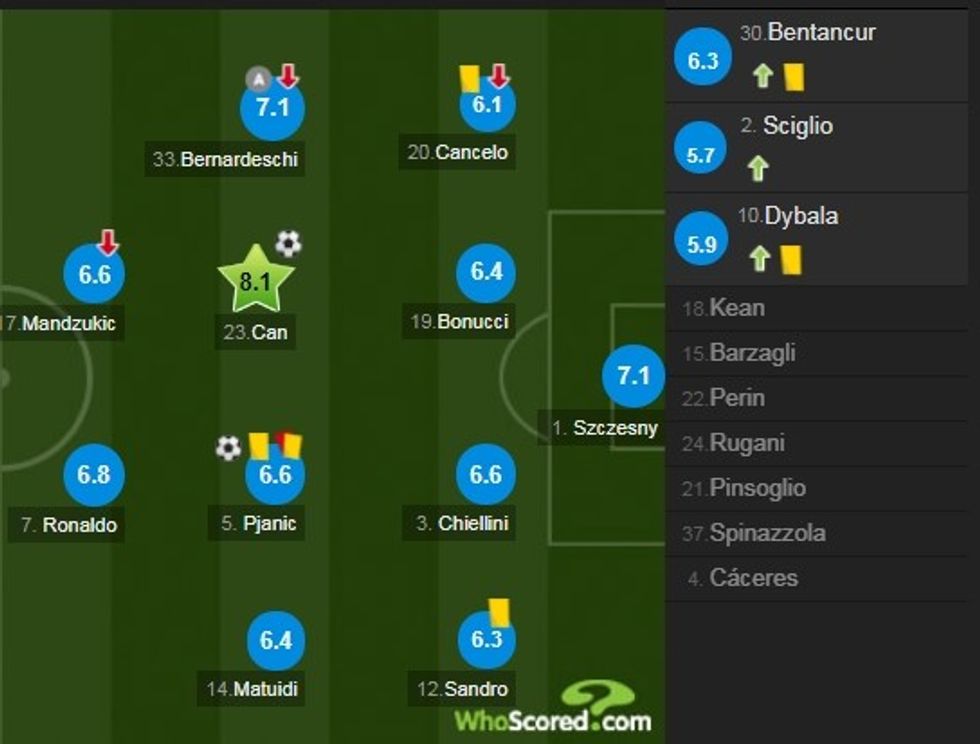980x744 pixels.
Task: Choose Dybala from the substitutes list
Action: (822, 238)
